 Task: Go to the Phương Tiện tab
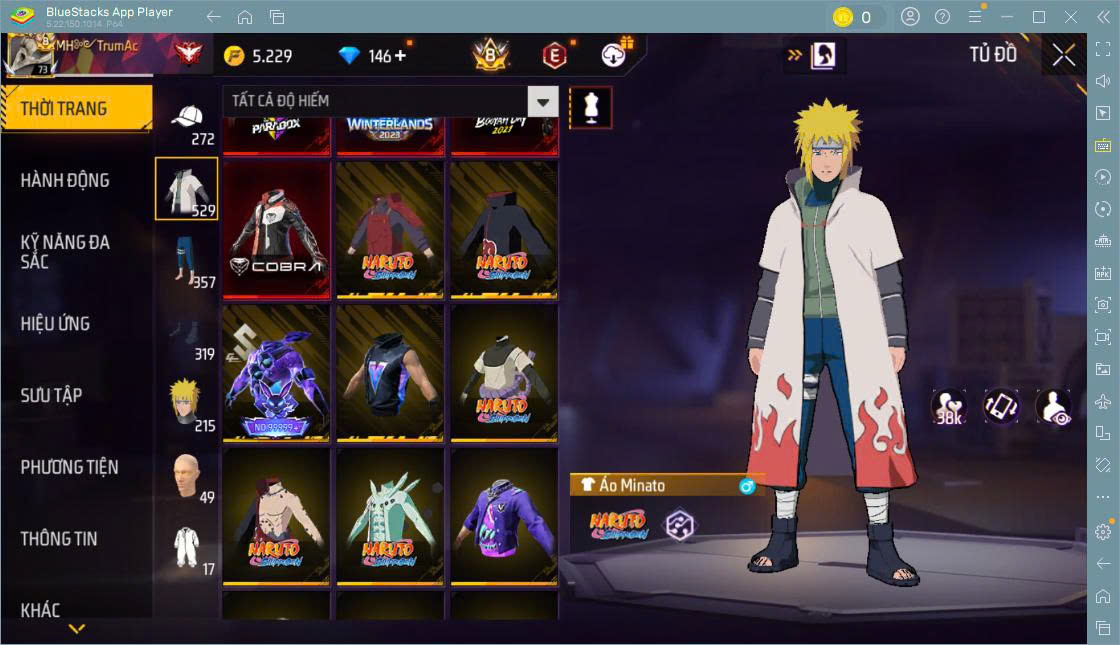pyautogui.click(x=69, y=467)
